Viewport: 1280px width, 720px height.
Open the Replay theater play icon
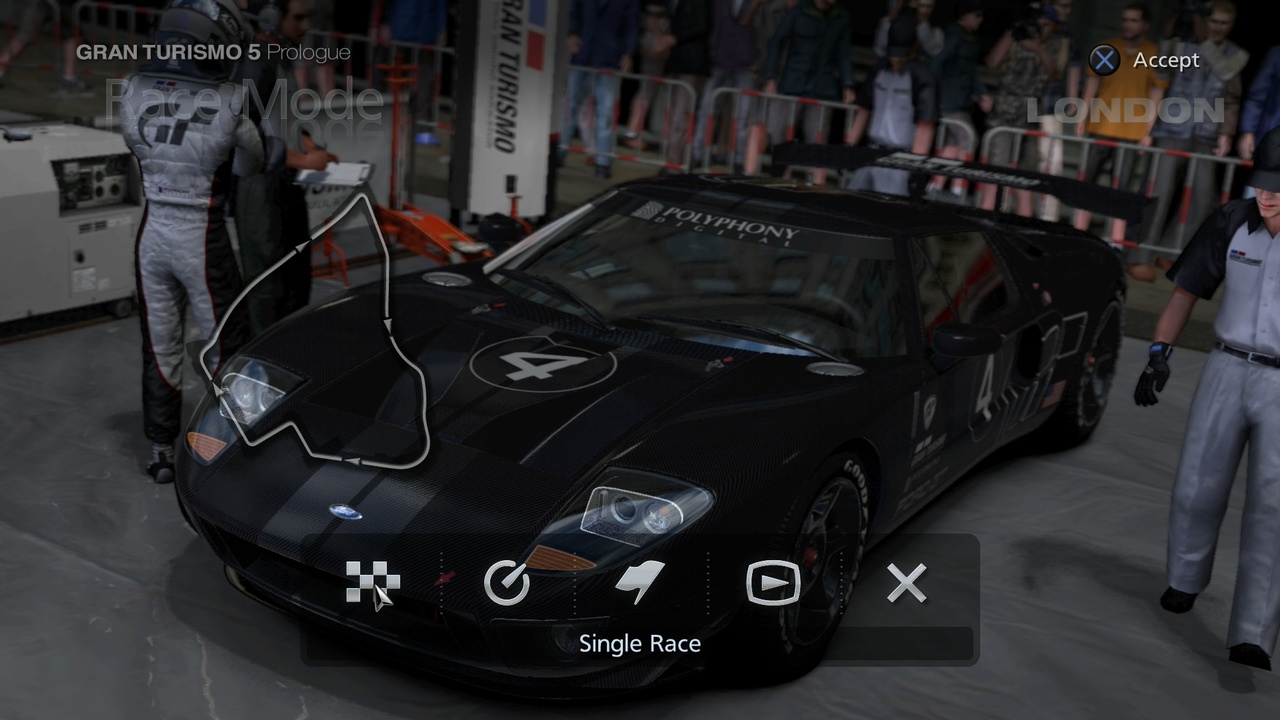[773, 580]
